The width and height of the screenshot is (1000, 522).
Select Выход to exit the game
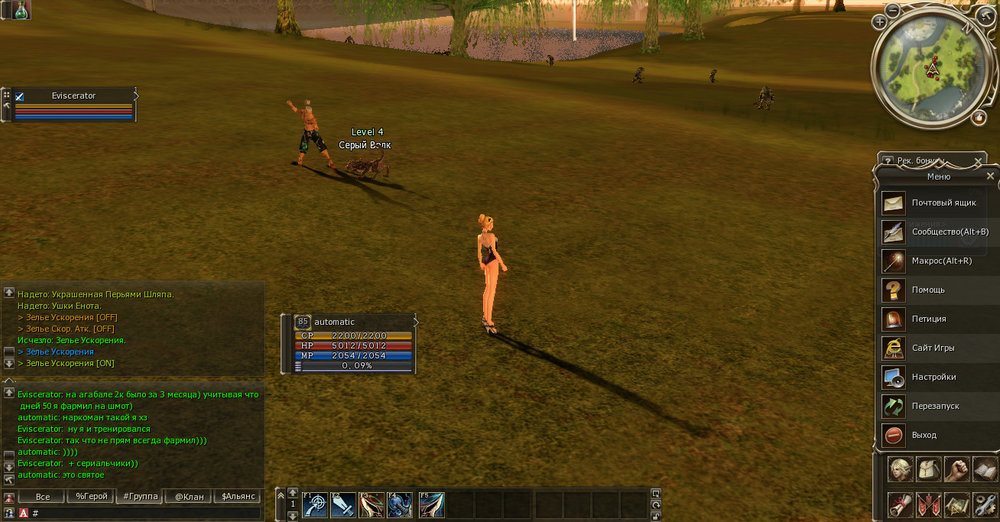[935, 435]
